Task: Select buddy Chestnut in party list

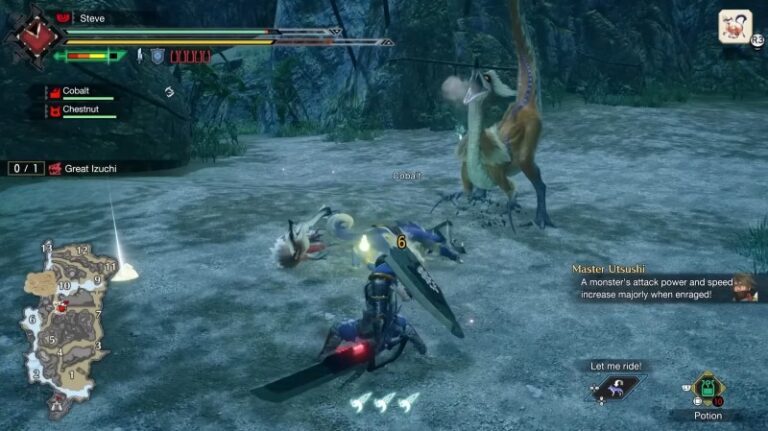Action: (82, 110)
